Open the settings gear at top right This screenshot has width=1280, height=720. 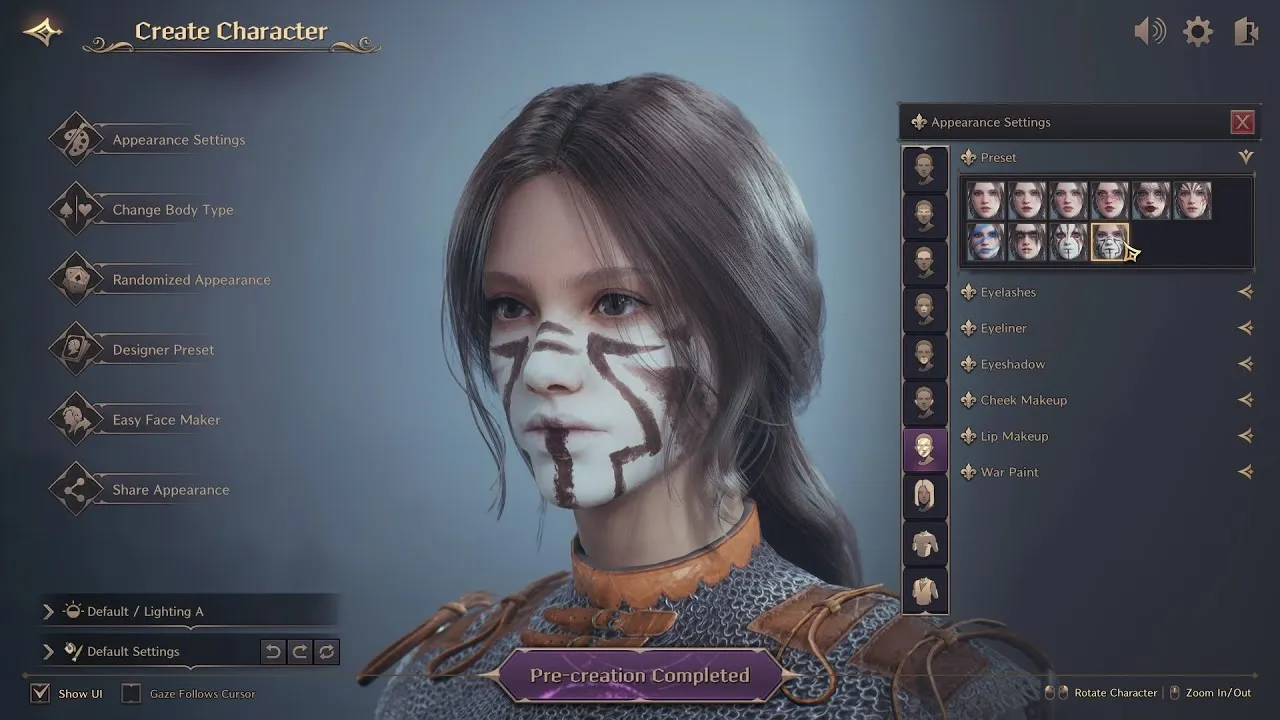coord(1198,31)
